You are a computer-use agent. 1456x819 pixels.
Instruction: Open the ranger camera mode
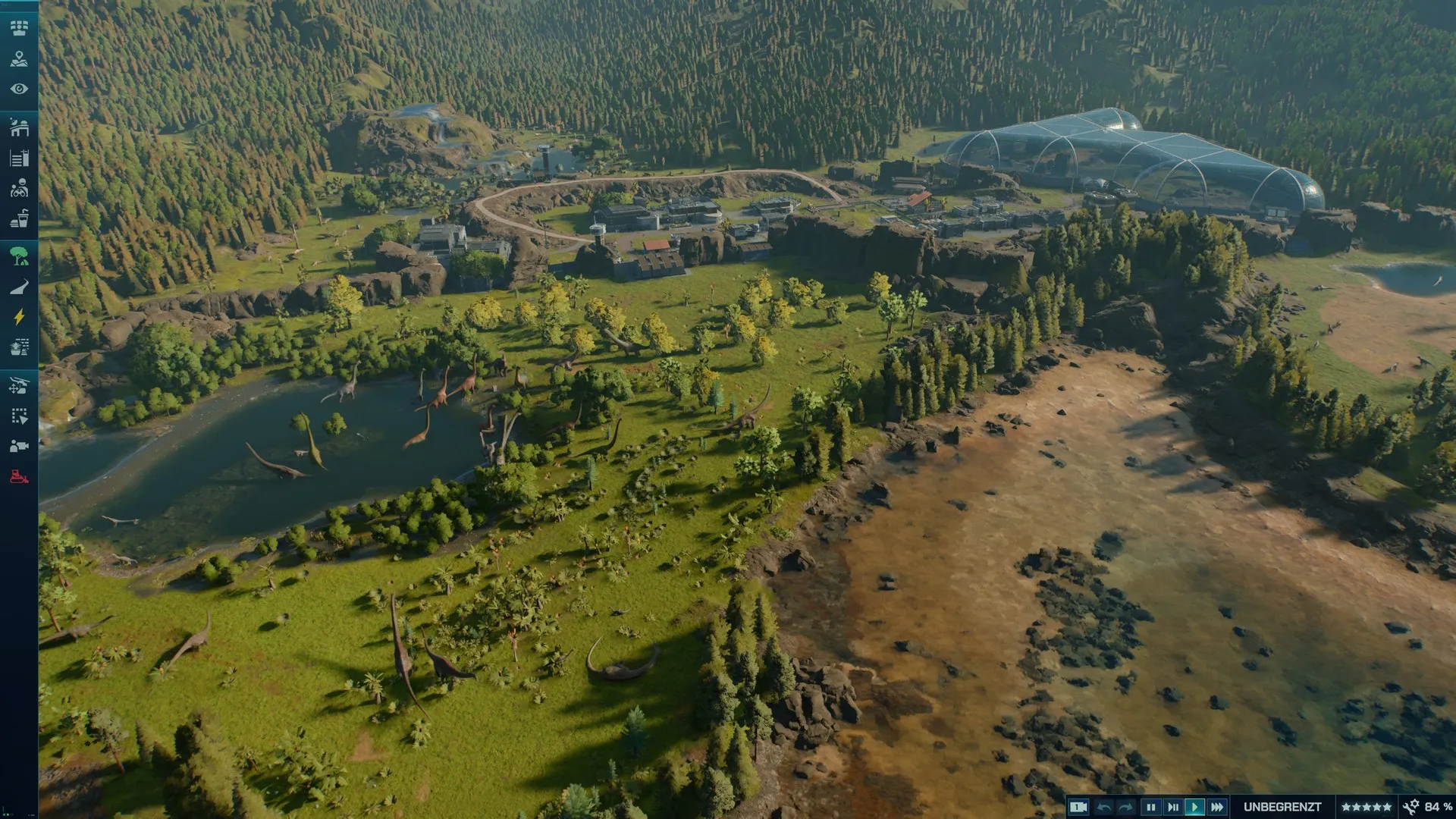[x=19, y=446]
